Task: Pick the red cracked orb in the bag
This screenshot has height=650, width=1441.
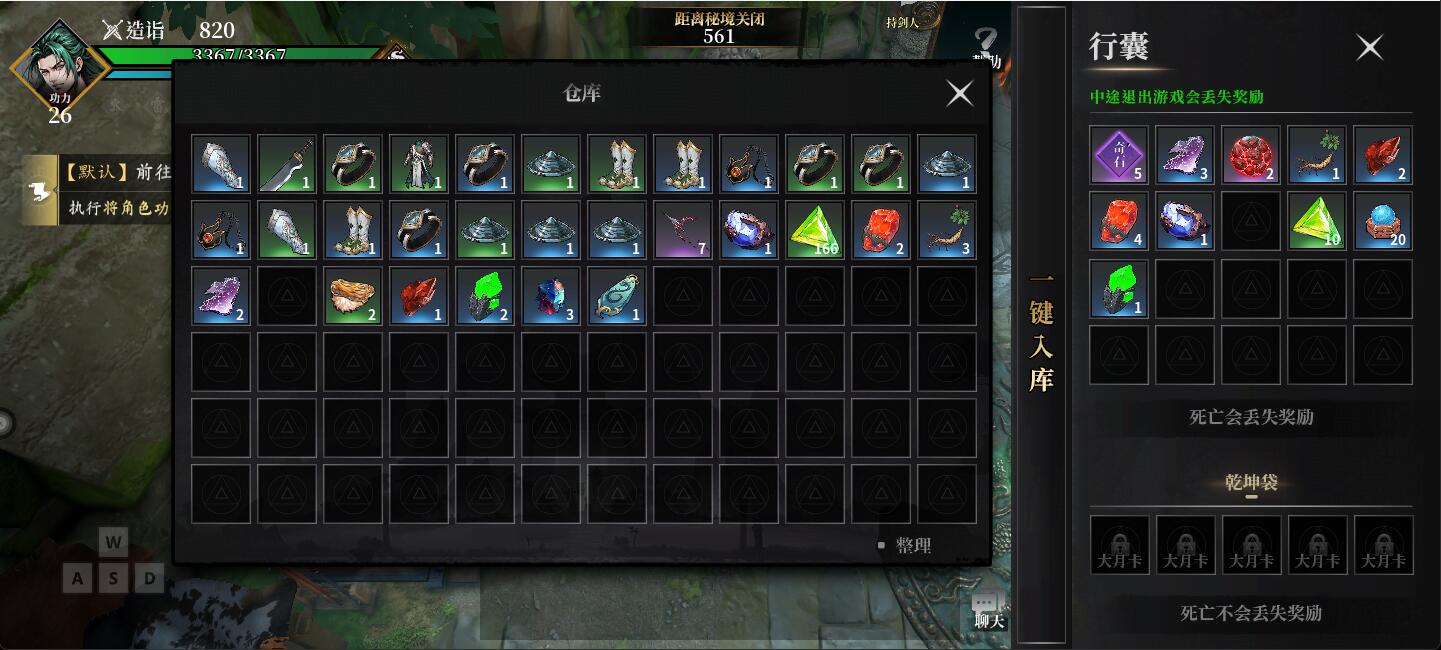Action: pyautogui.click(x=1251, y=155)
